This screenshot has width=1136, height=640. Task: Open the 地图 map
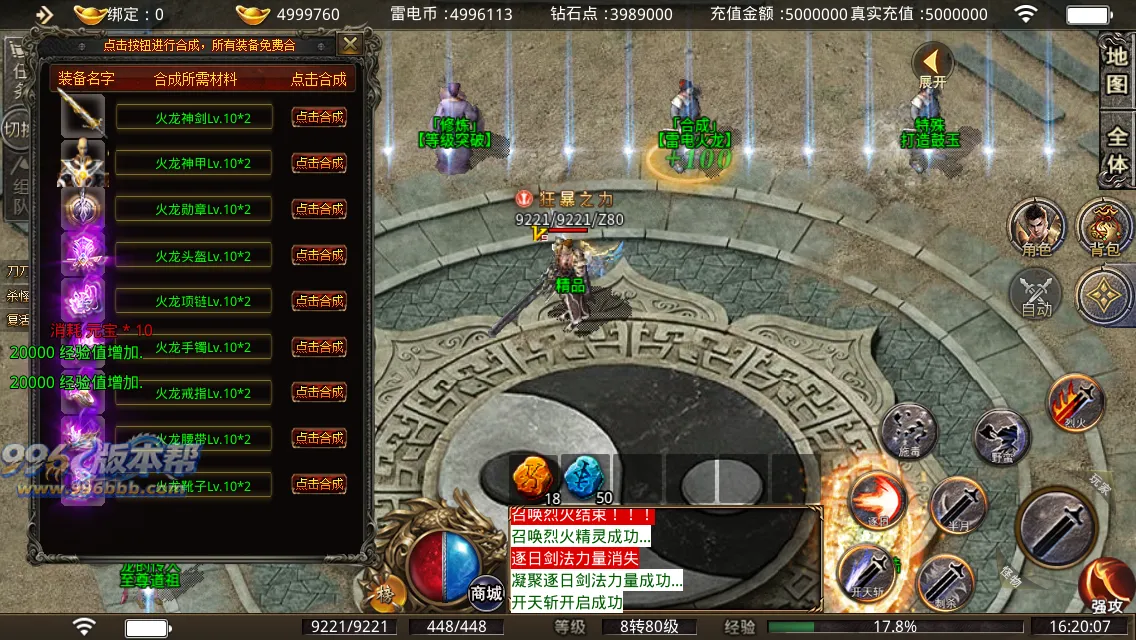pyautogui.click(x=1116, y=70)
